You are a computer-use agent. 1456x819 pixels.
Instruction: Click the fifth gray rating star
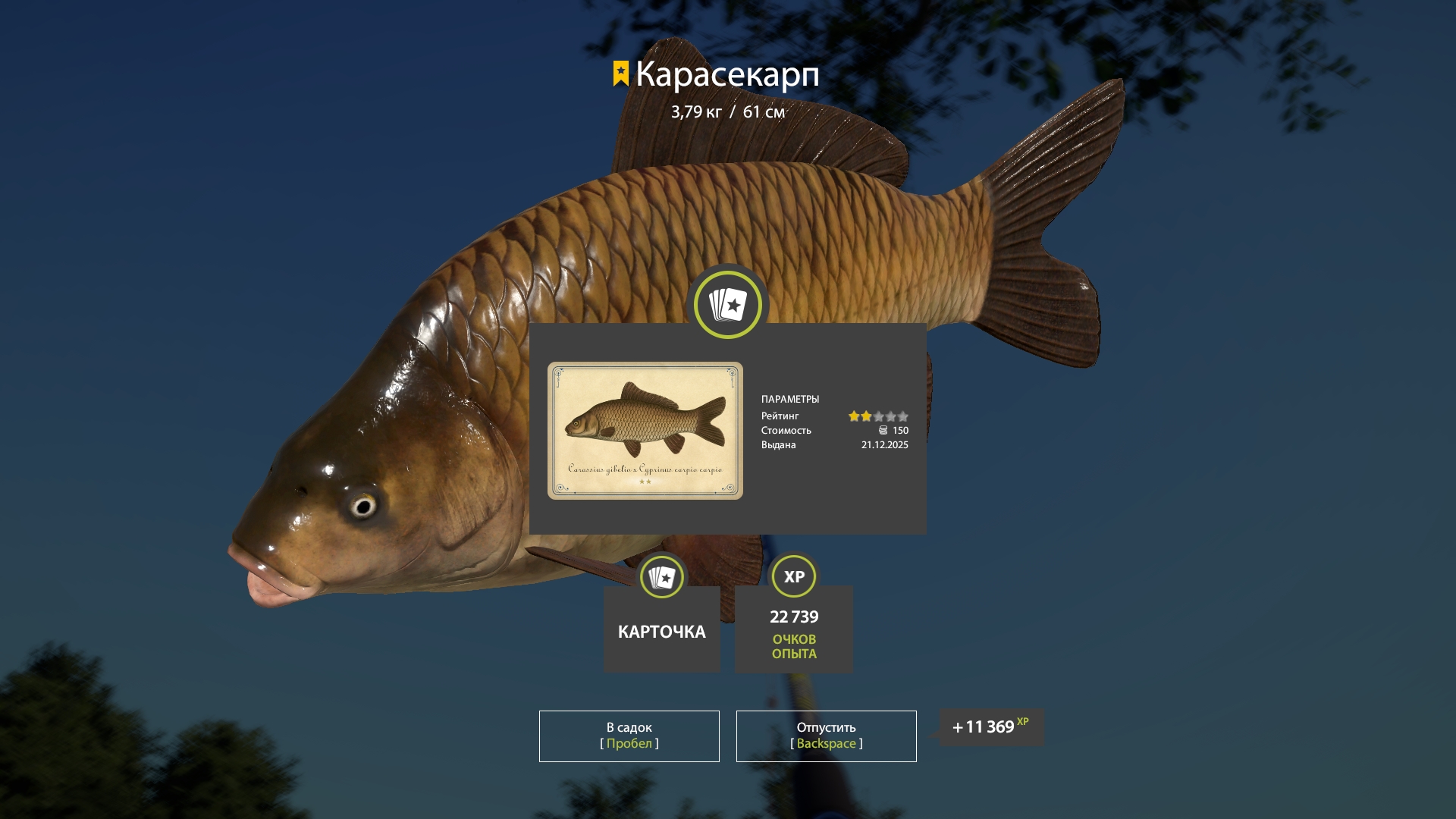click(x=904, y=416)
